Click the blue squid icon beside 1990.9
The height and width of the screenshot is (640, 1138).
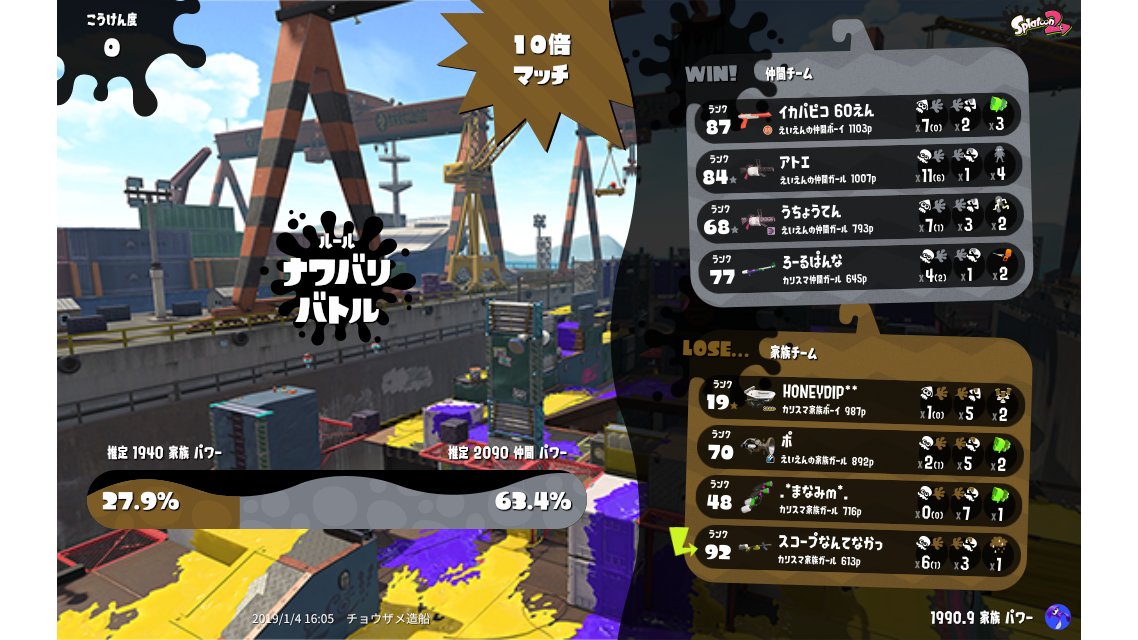click(1056, 617)
